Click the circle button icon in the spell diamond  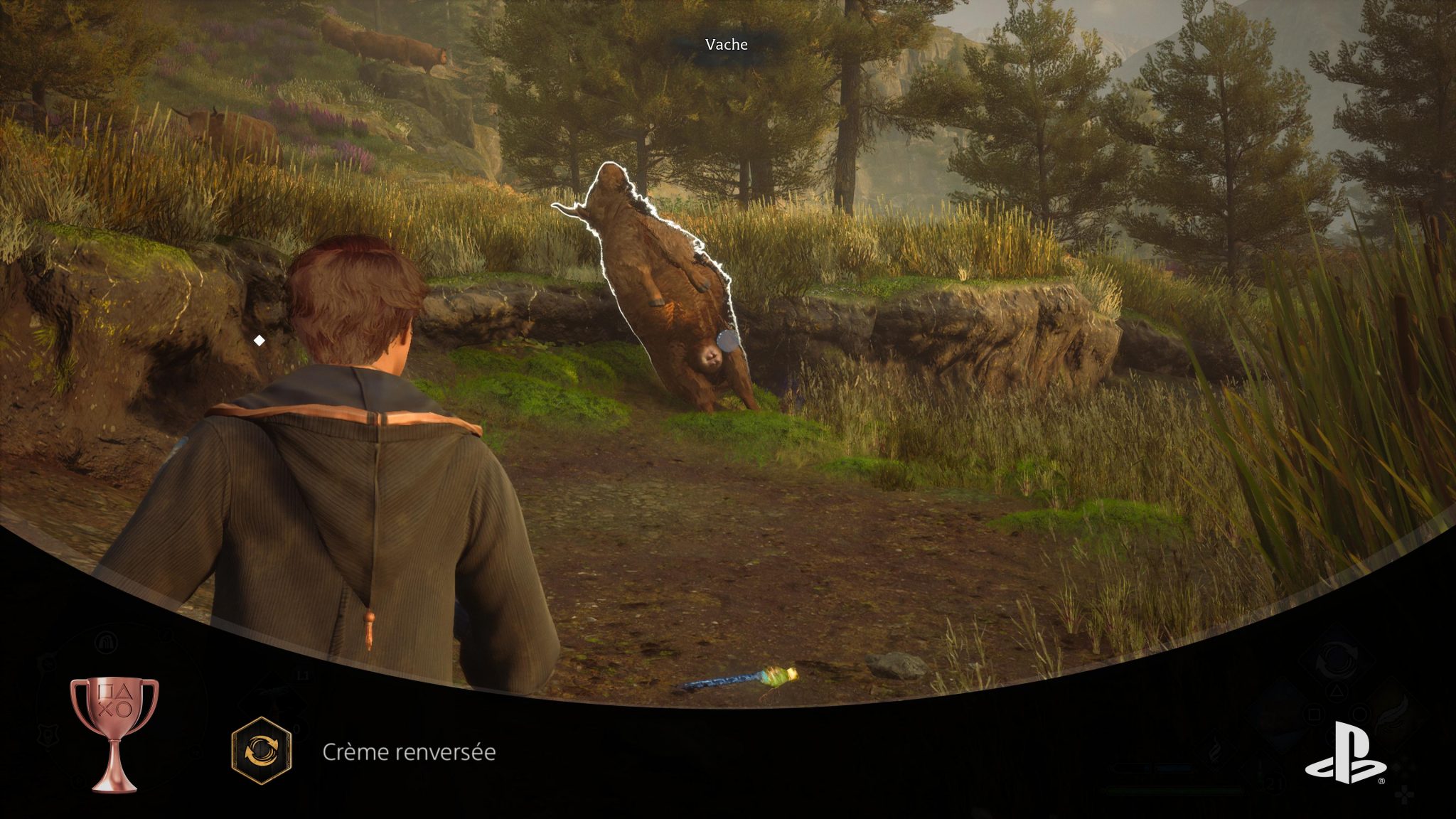click(x=1360, y=712)
